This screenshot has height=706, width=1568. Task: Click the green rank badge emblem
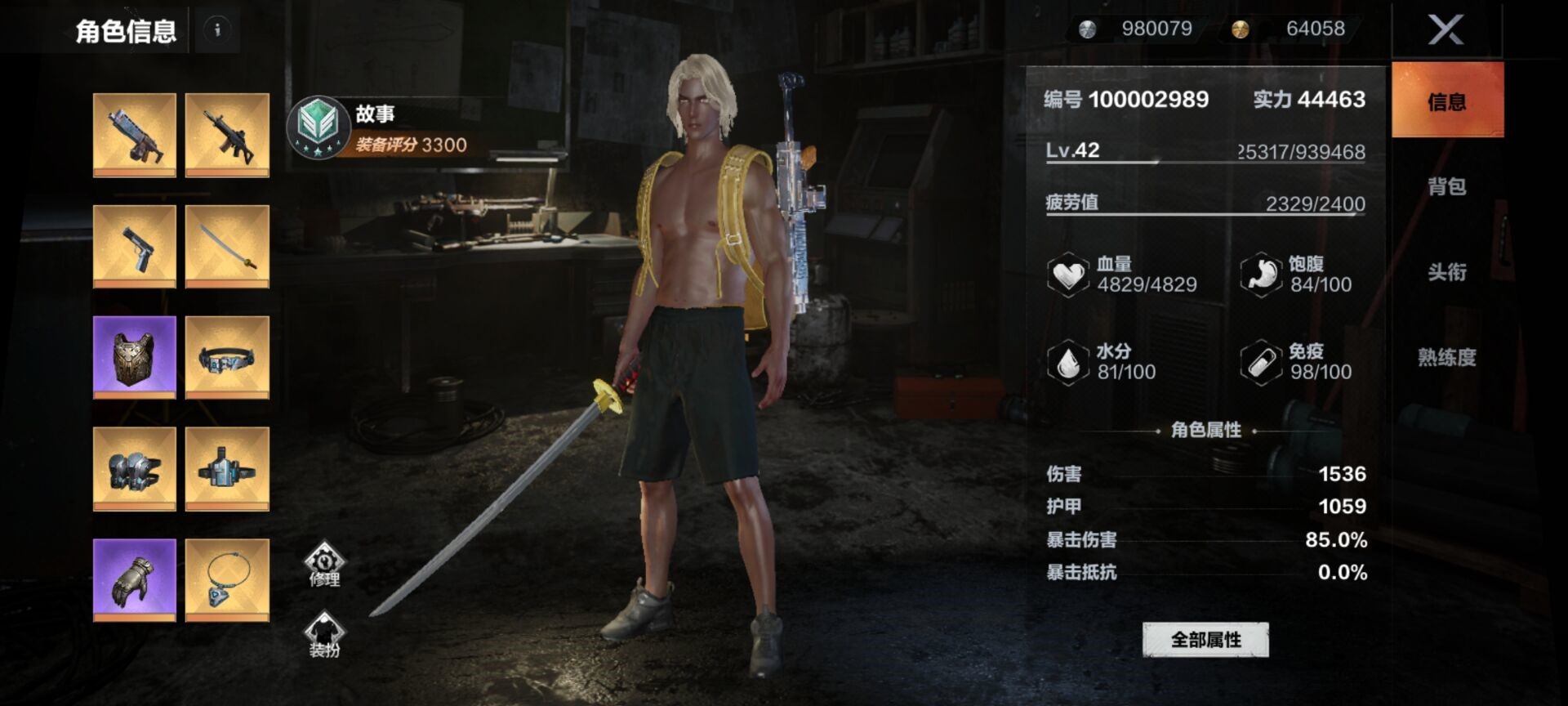point(318,127)
